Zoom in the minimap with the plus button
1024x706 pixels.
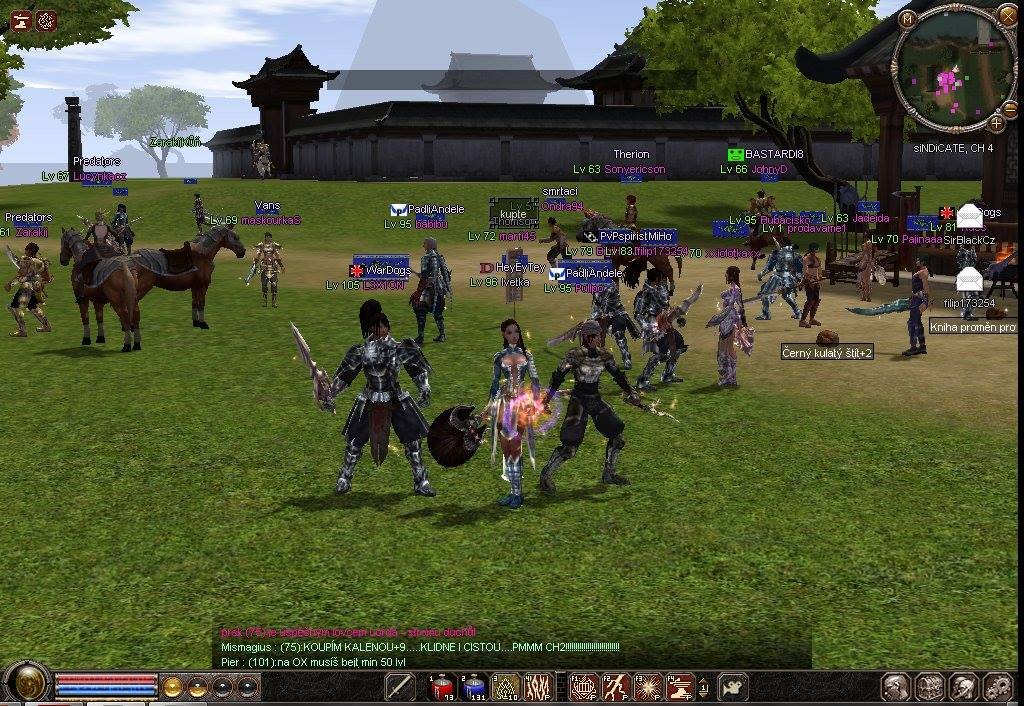point(997,124)
